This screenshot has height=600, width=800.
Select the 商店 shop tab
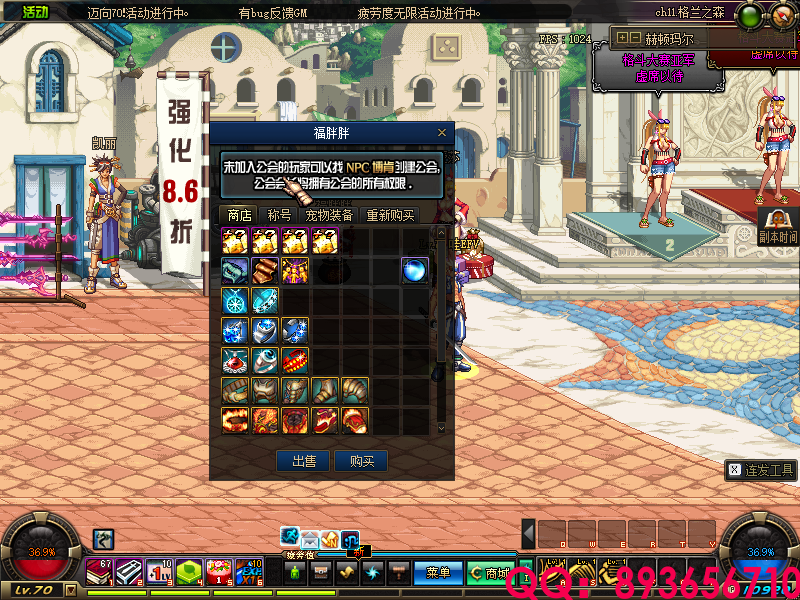pyautogui.click(x=239, y=215)
